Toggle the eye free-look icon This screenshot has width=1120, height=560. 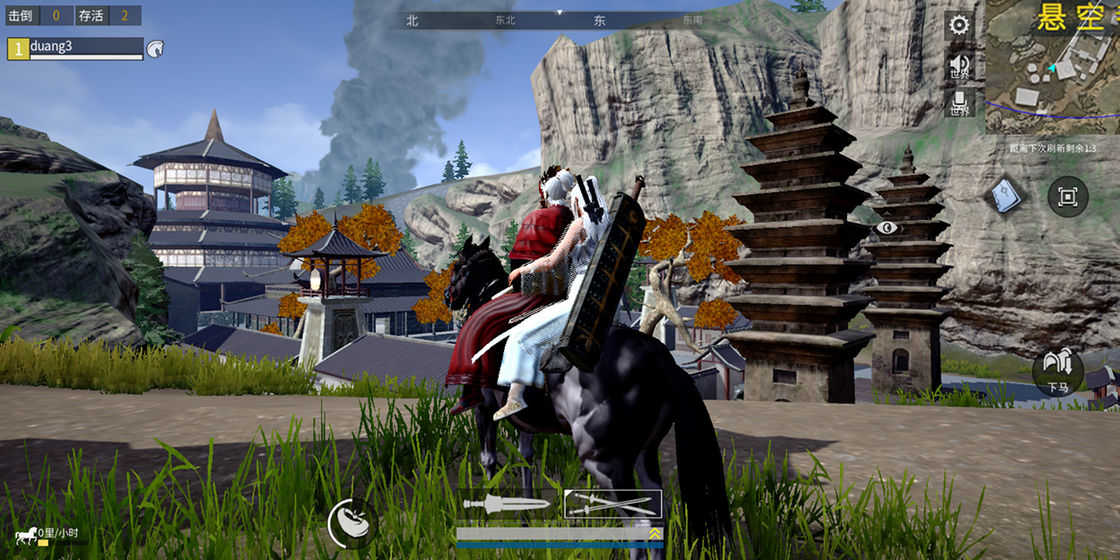pyautogui.click(x=886, y=228)
